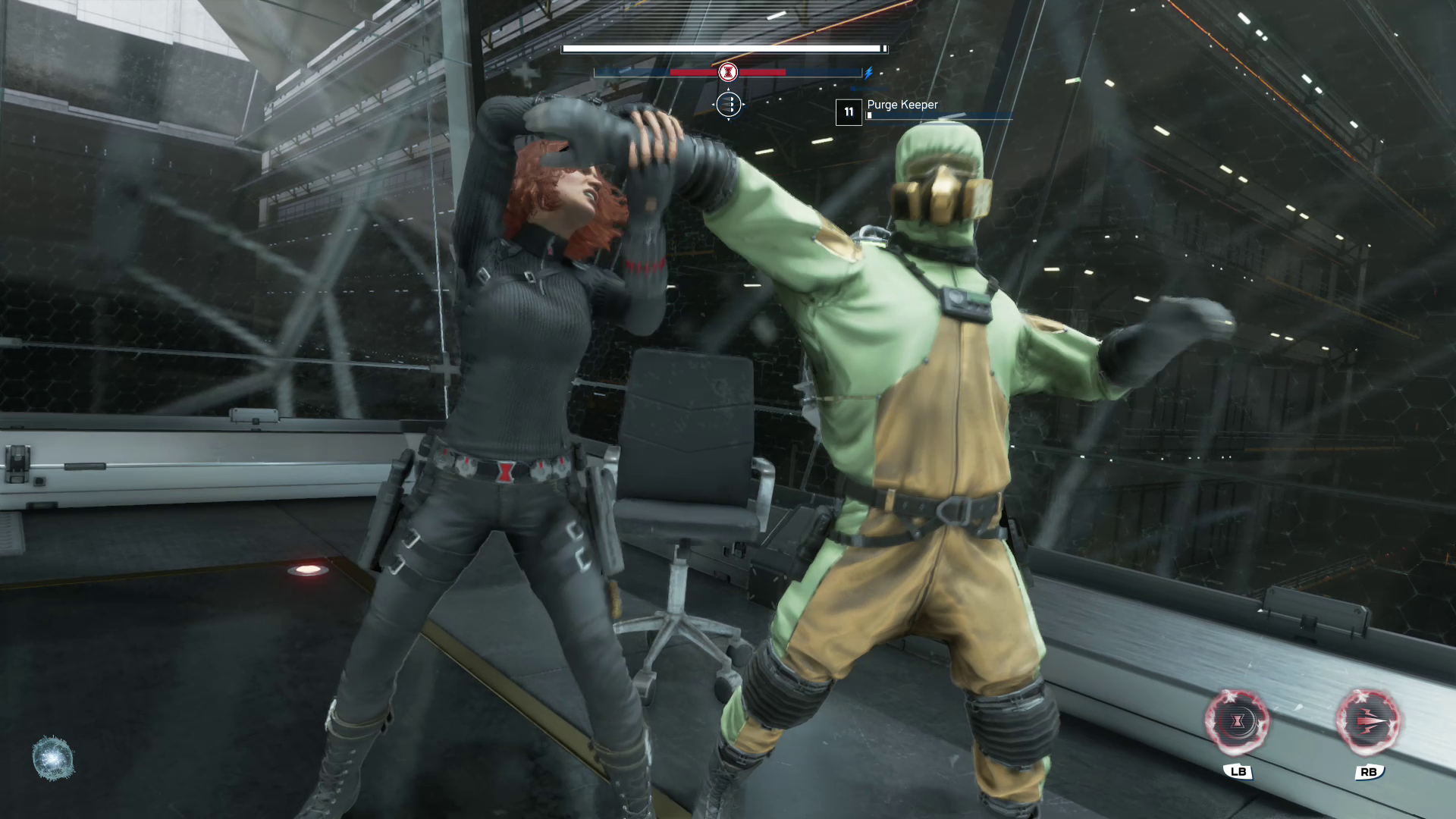This screenshot has width=1456, height=819.
Task: Click the Purge Keeper level 11 badge
Action: pyautogui.click(x=849, y=112)
